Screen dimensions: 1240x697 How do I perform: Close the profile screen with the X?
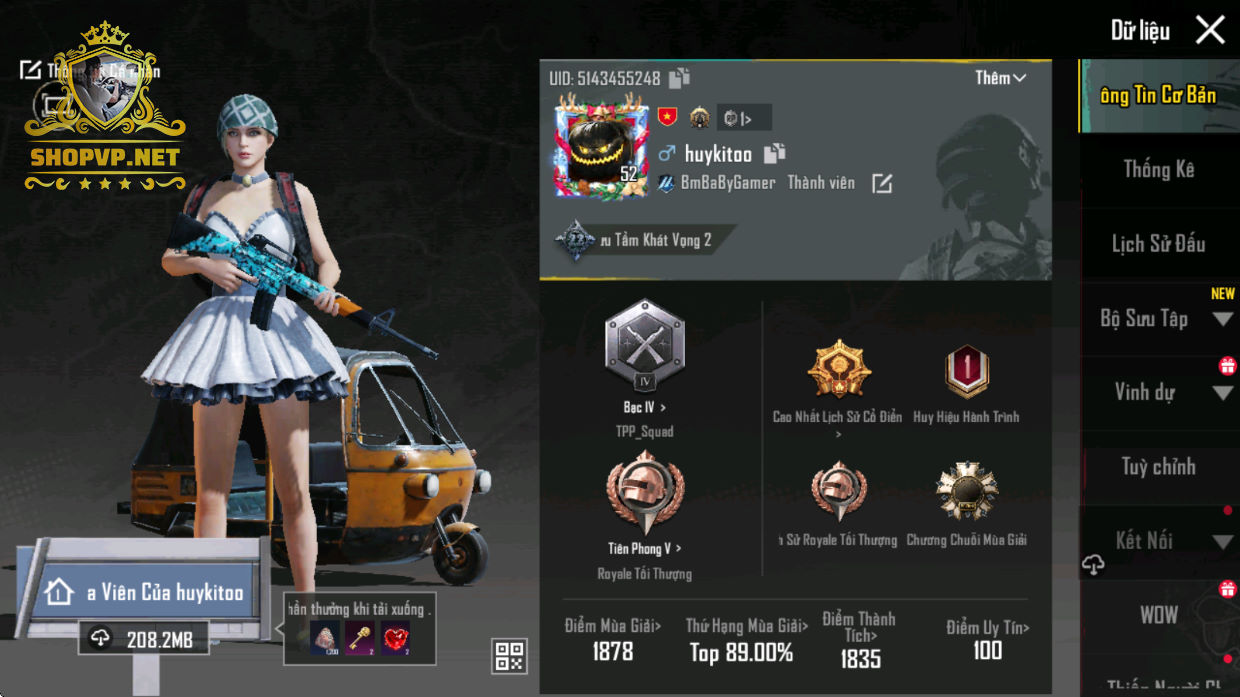[1210, 30]
